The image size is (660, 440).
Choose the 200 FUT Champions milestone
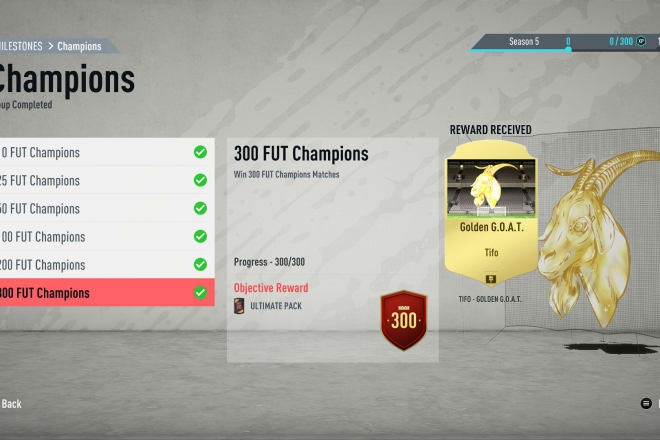pyautogui.click(x=105, y=265)
